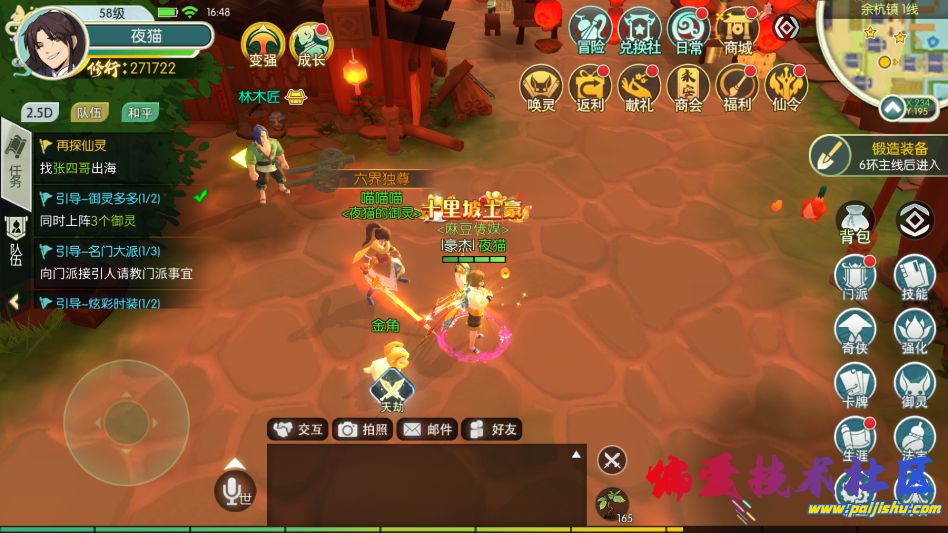948x533 pixels.
Task: Open the 御灵 spirit pet panel
Action: 914,384
